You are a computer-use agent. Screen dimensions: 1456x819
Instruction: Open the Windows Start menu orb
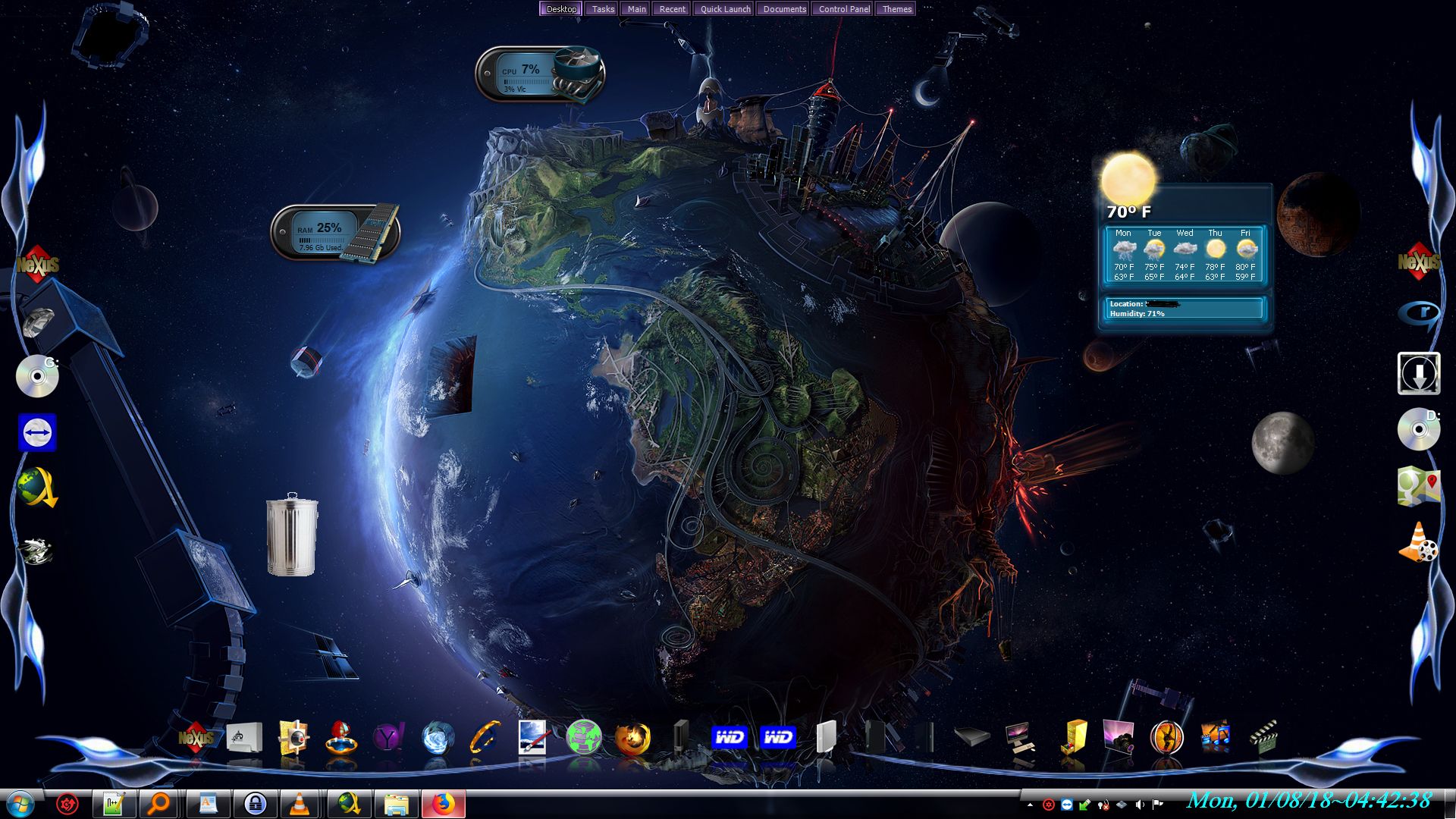(20, 804)
